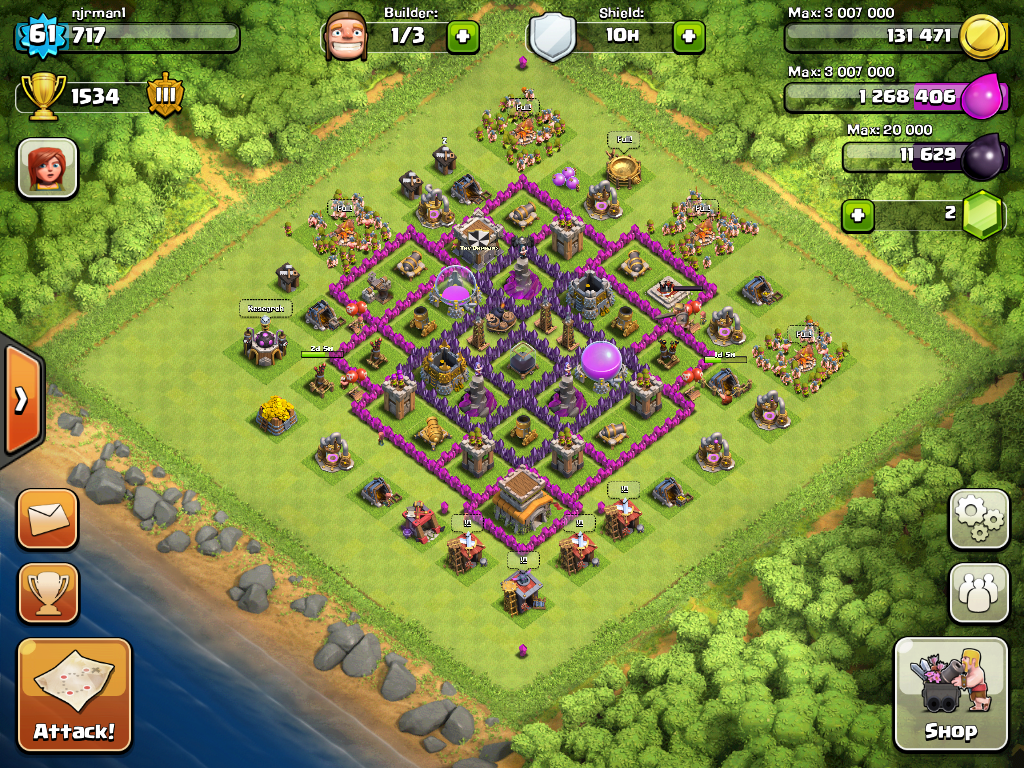Add a builder with the plus button
Image resolution: width=1024 pixels, height=768 pixels.
point(462,37)
